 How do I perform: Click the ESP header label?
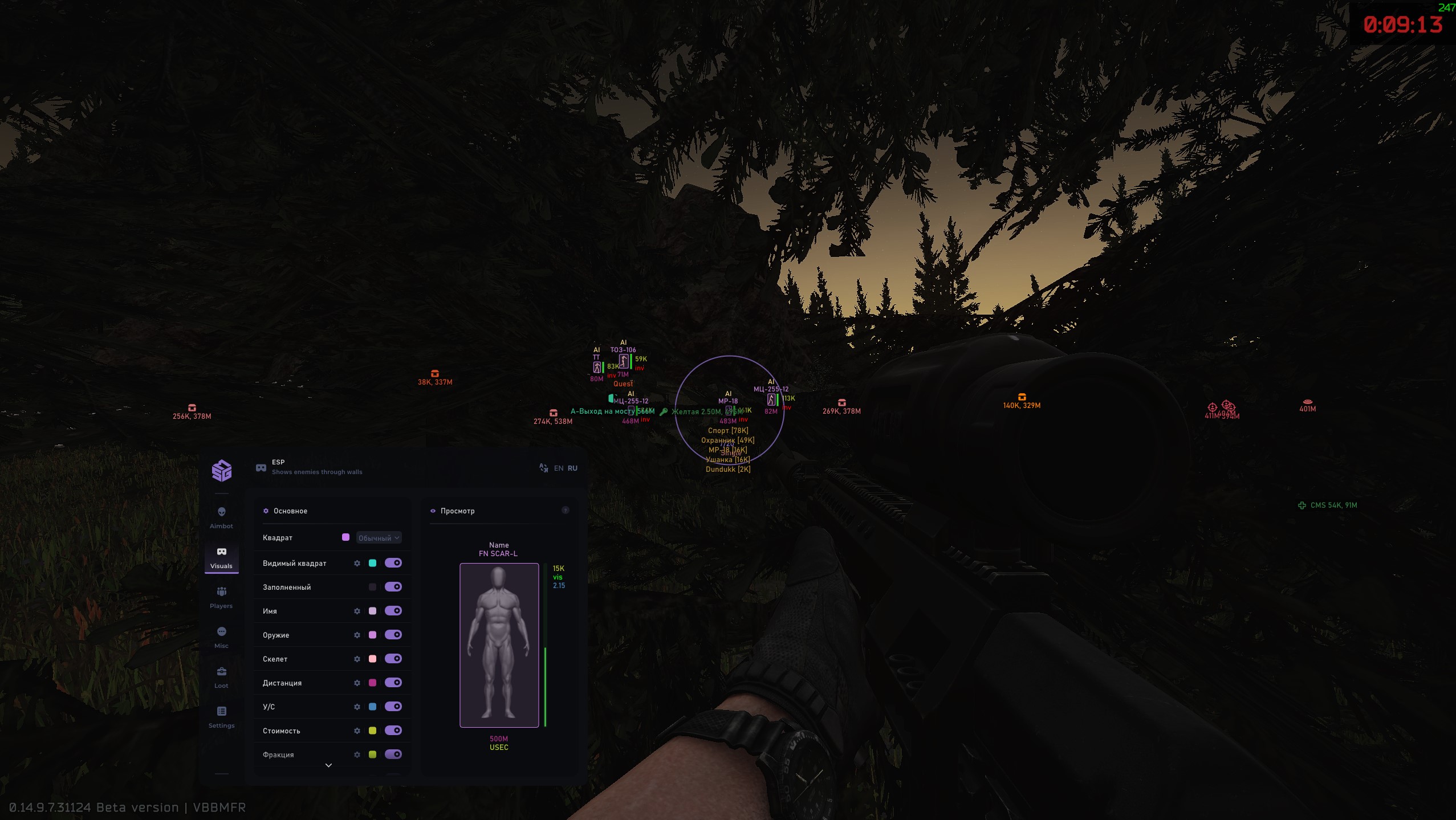[x=278, y=462]
